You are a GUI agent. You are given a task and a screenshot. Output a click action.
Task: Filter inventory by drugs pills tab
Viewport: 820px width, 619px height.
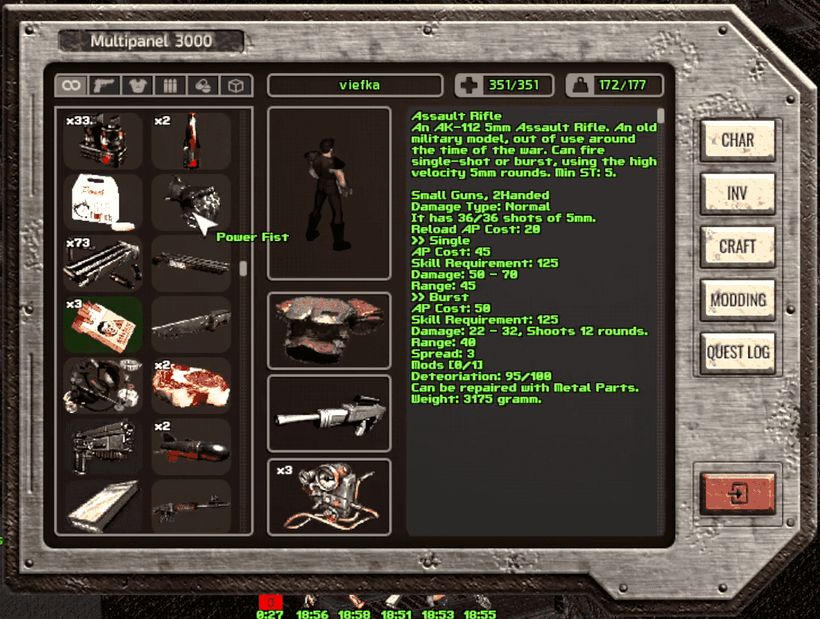click(203, 86)
